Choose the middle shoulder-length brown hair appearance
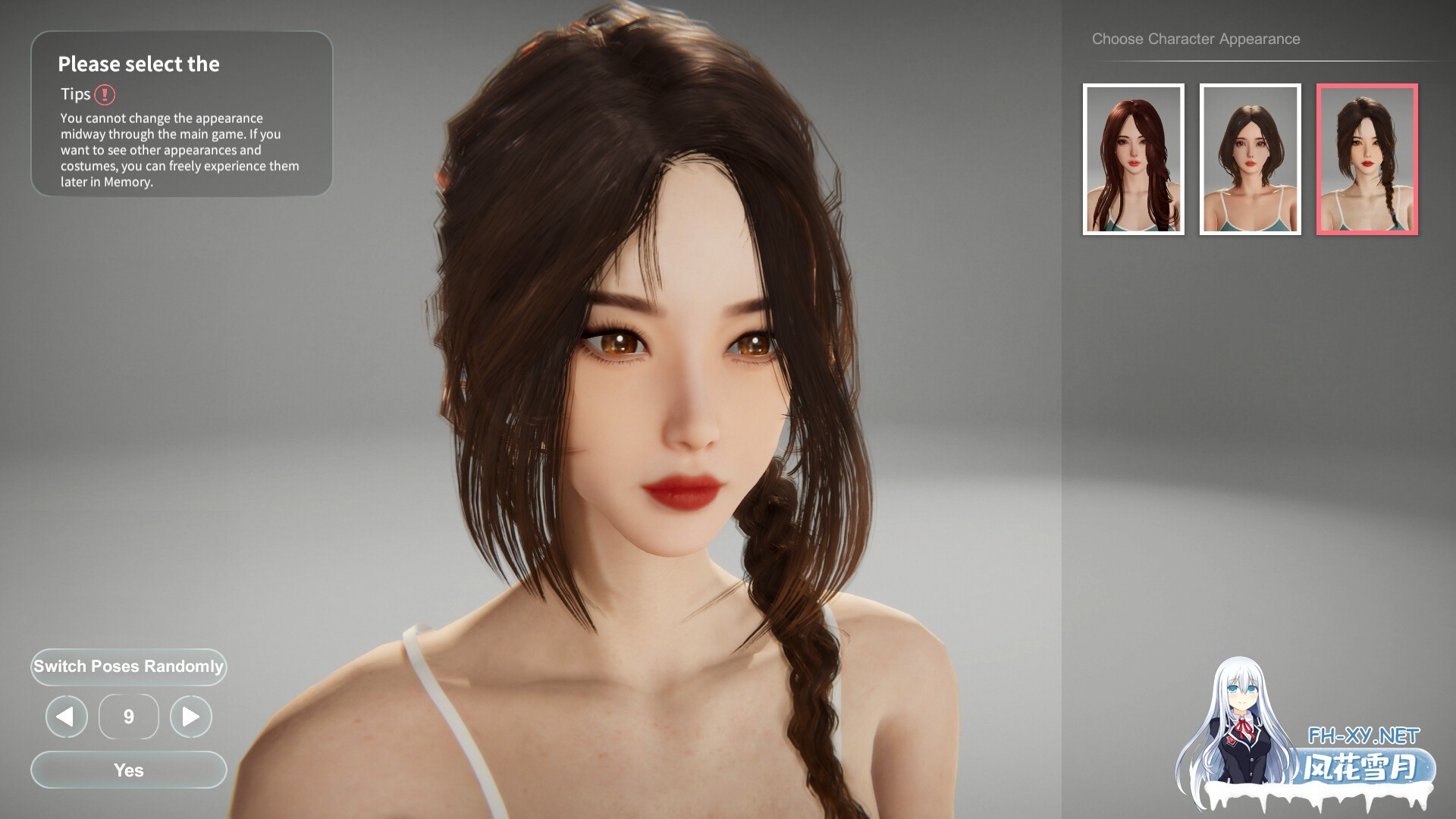The width and height of the screenshot is (1456, 819). (x=1249, y=159)
